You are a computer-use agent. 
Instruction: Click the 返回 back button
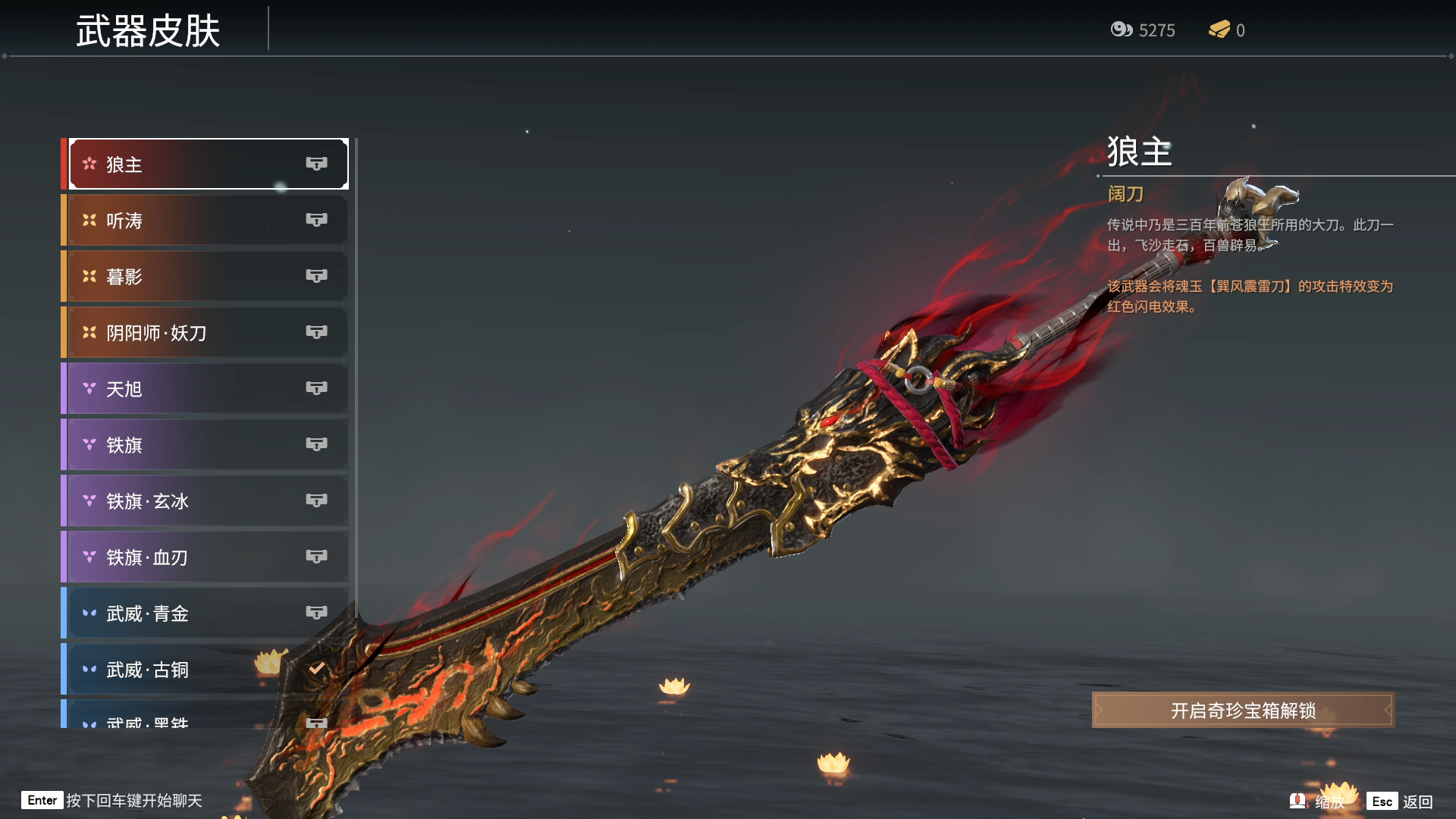[1401, 802]
